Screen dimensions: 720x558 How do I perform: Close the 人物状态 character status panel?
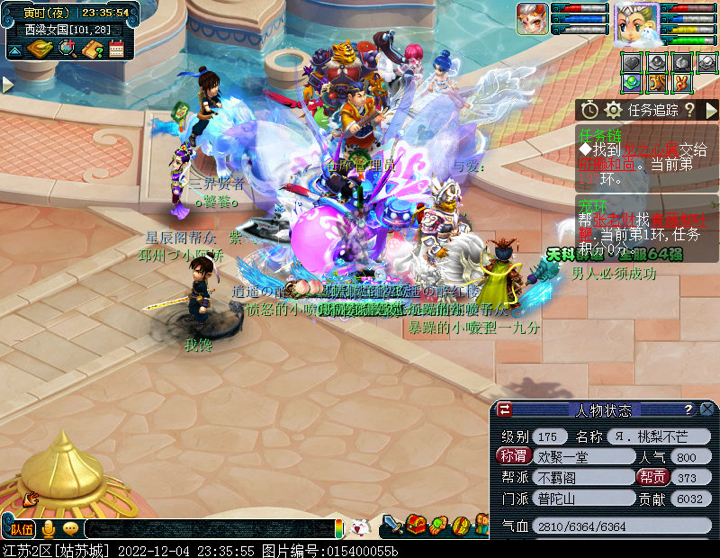[707, 409]
